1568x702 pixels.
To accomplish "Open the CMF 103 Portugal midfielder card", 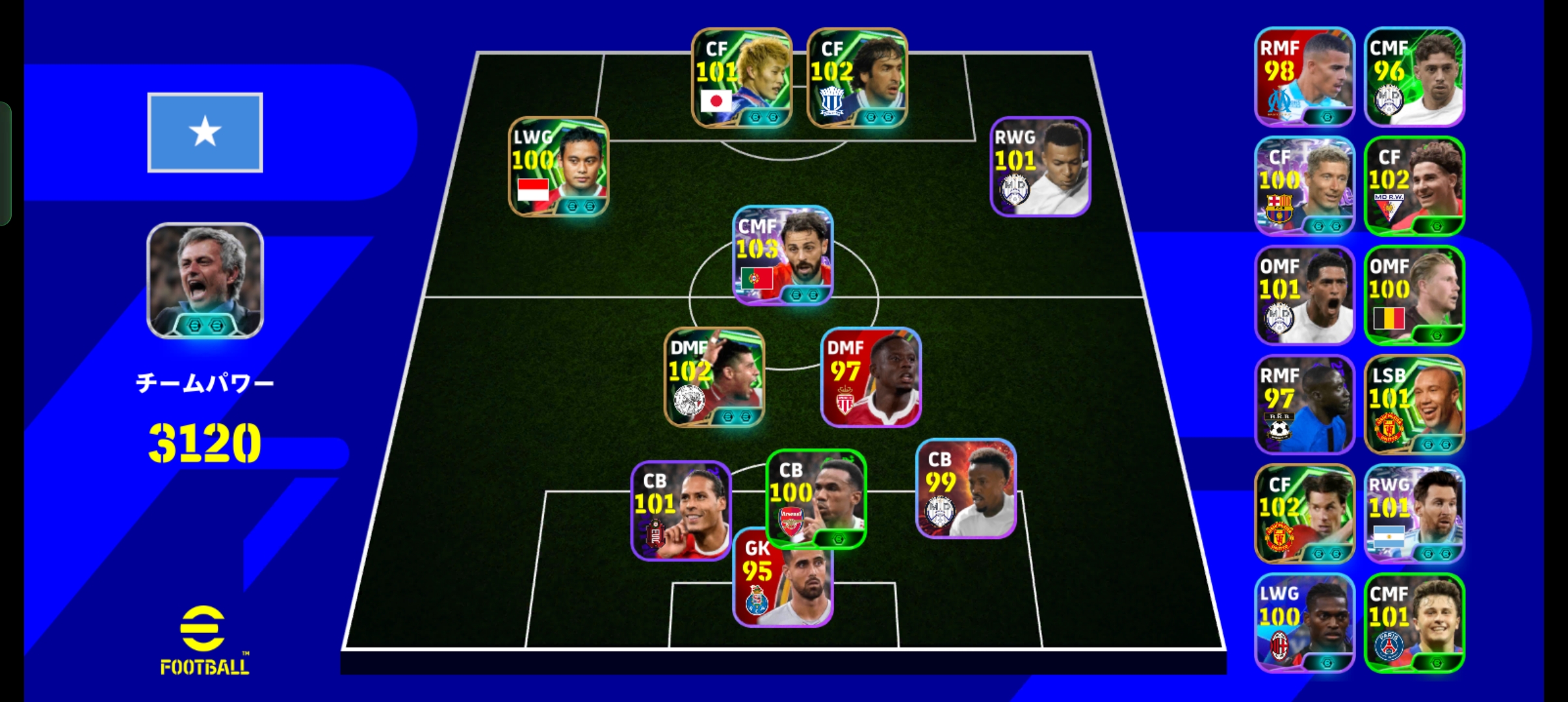I will tap(783, 255).
